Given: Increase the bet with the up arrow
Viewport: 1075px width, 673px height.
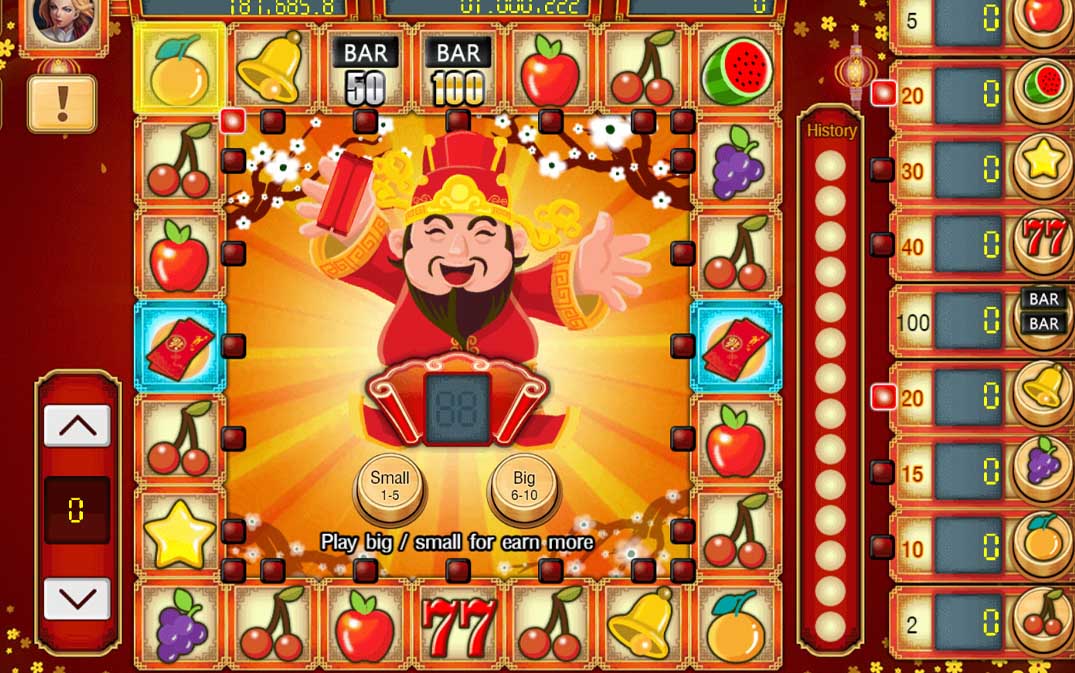Looking at the screenshot, I should tap(77, 426).
